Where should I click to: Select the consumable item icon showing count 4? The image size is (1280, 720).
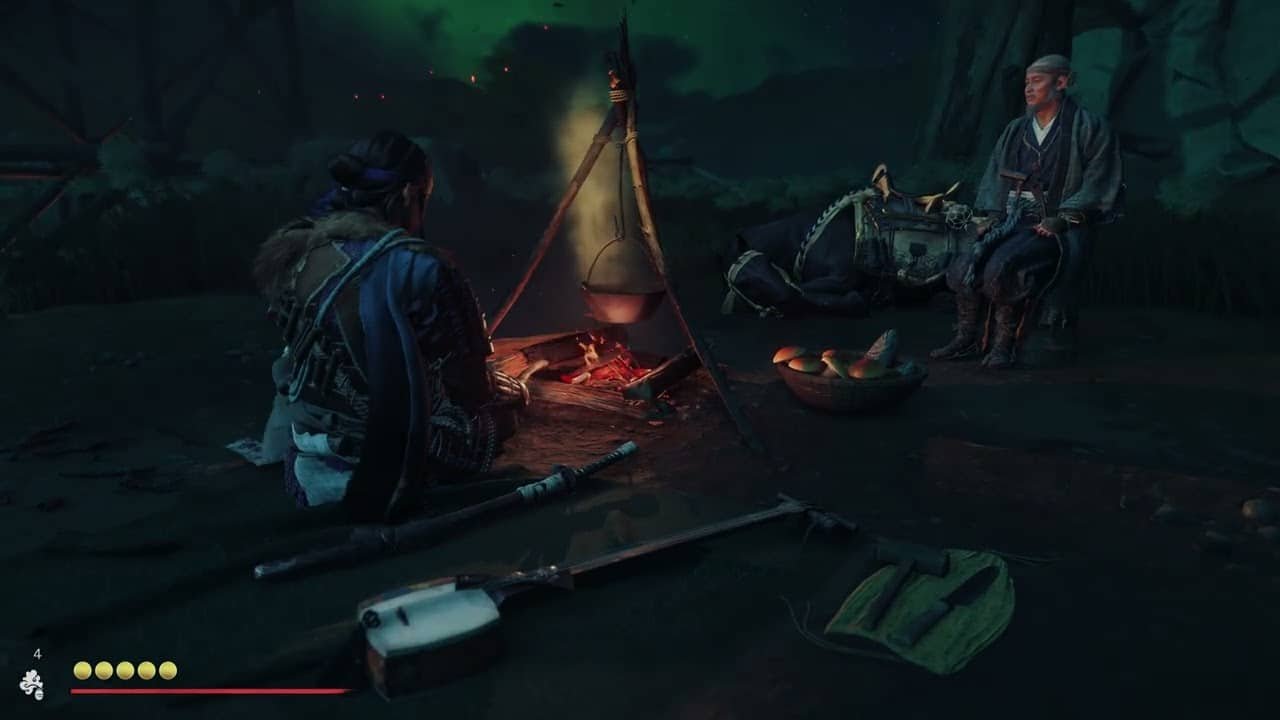32,684
